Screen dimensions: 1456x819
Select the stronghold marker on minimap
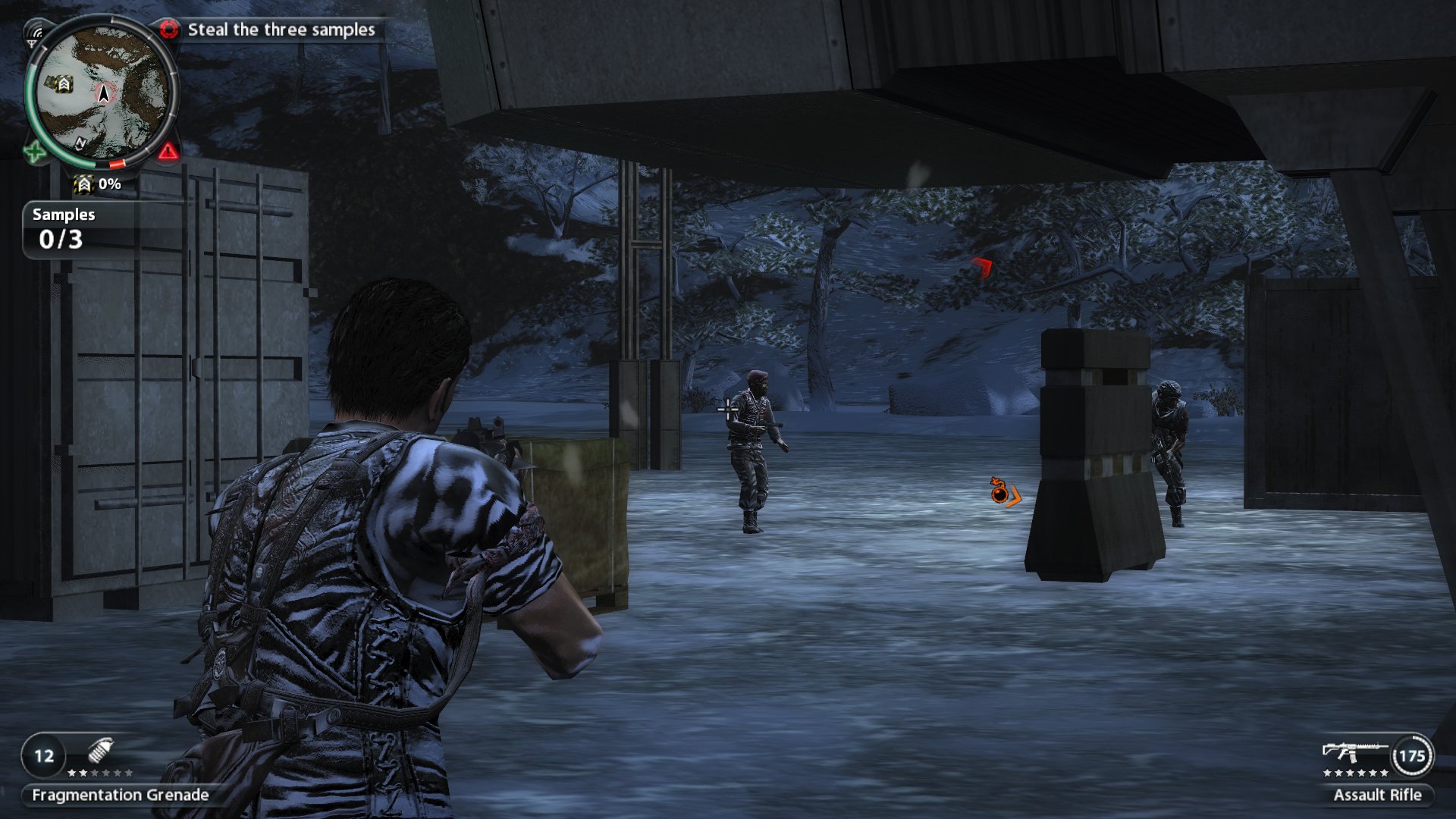pos(64,83)
